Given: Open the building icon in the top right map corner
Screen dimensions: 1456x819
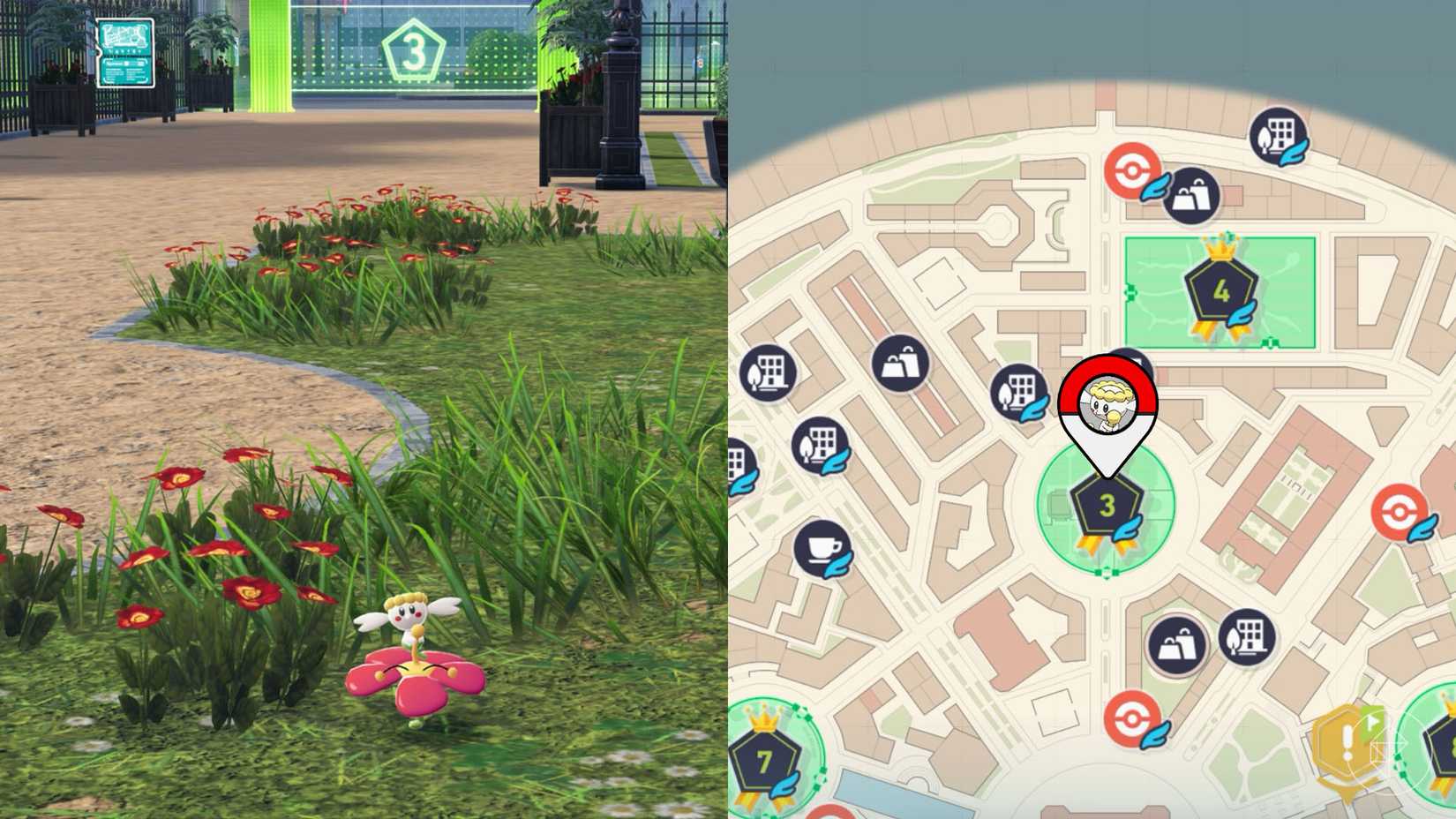Looking at the screenshot, I should [x=1275, y=132].
